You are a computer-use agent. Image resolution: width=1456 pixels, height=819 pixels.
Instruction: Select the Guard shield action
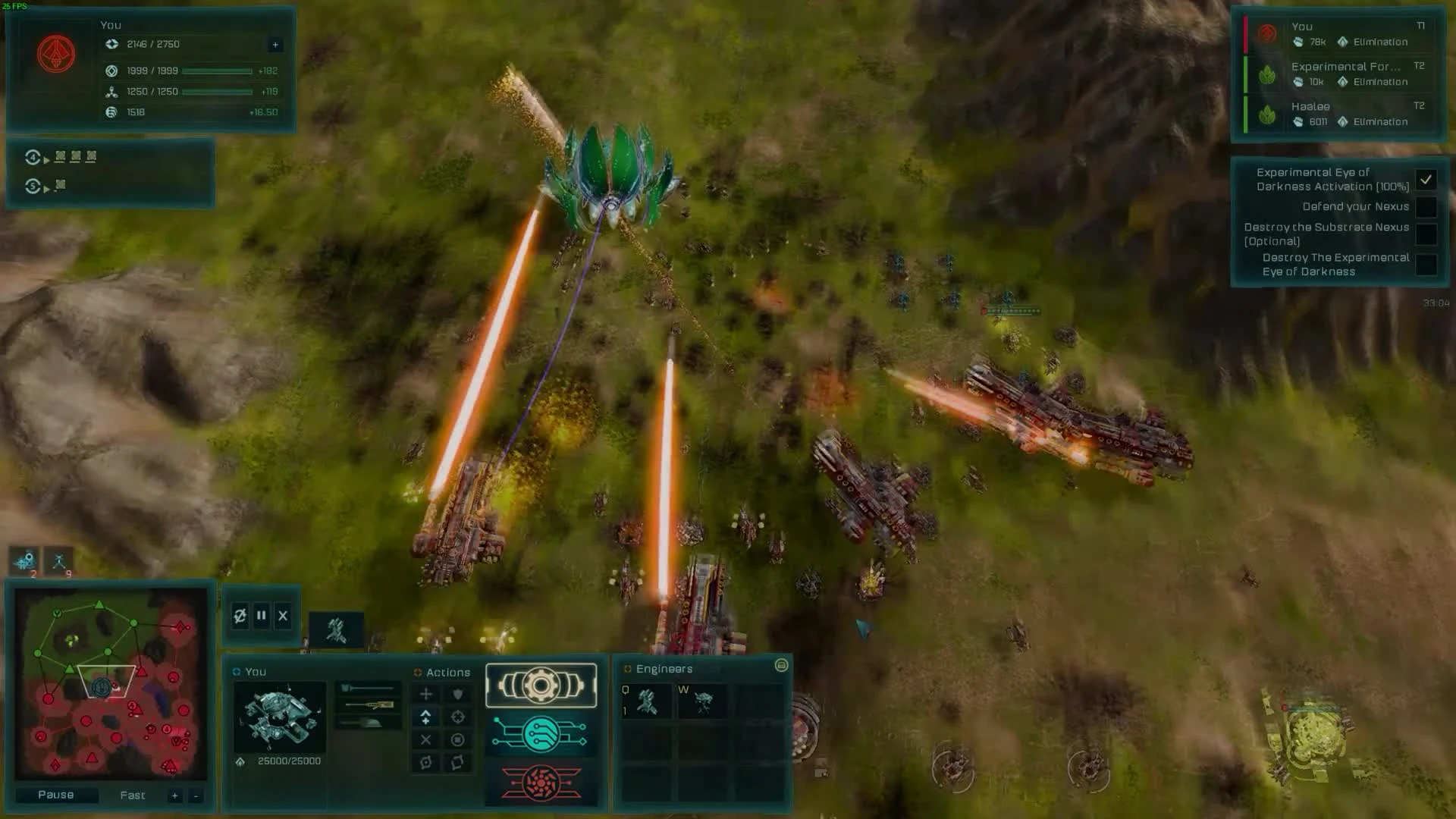(457, 694)
